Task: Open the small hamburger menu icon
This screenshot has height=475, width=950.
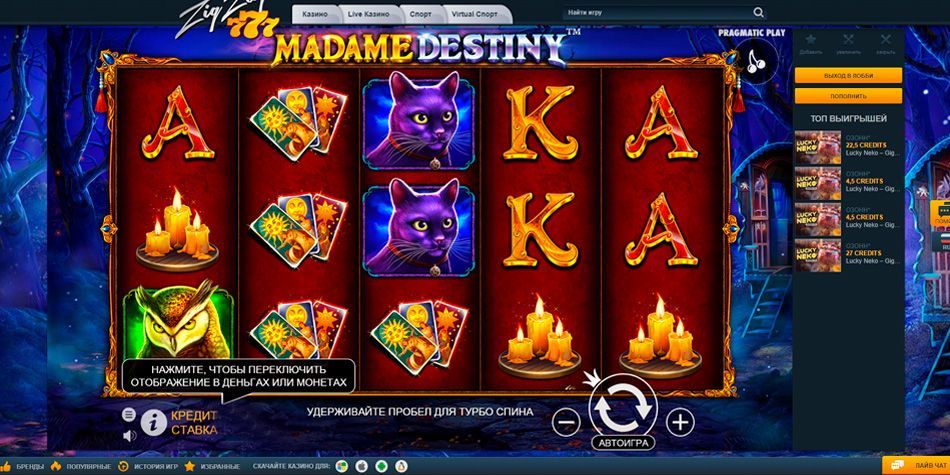Action: (x=128, y=414)
